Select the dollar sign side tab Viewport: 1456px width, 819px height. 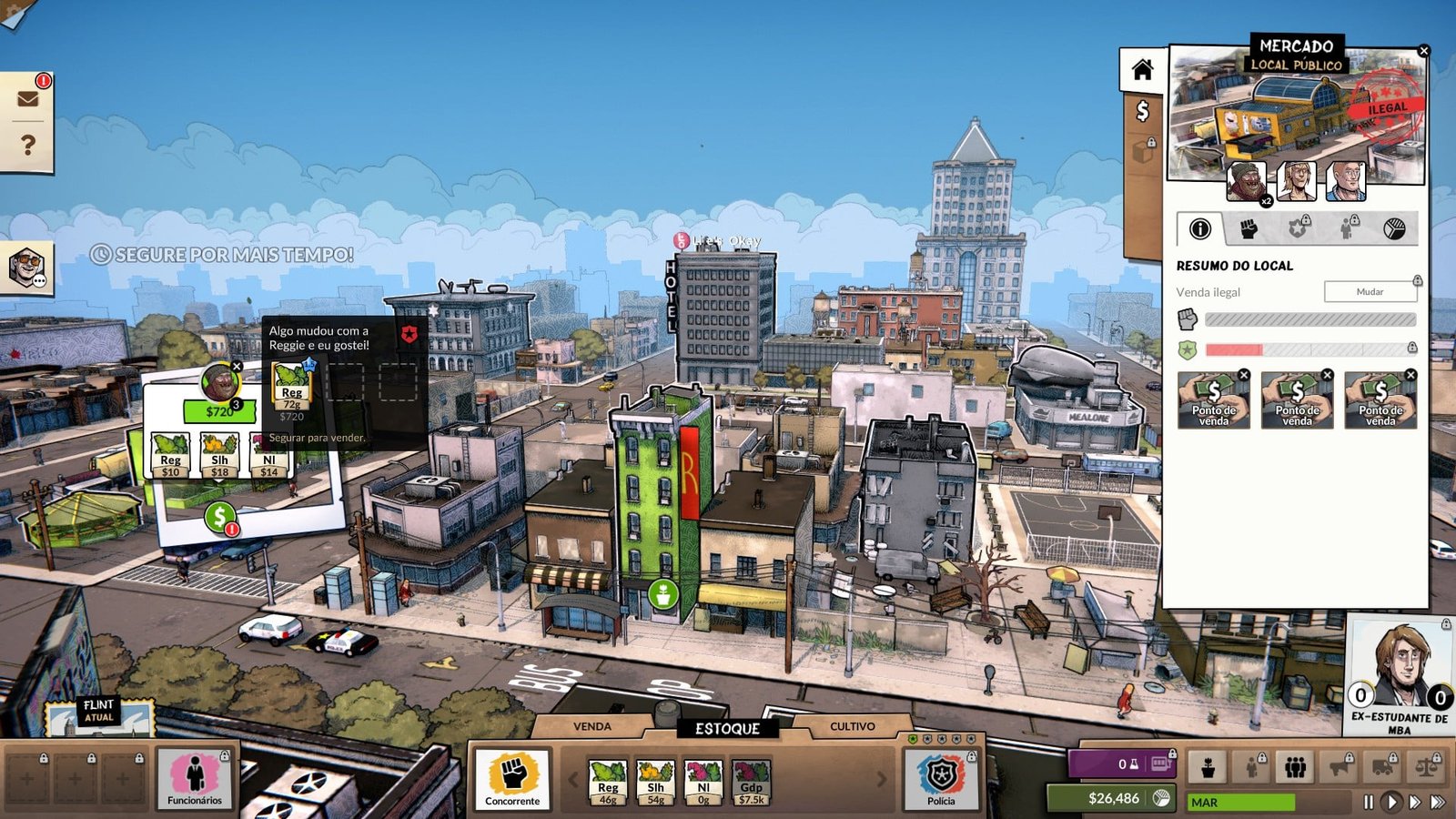pos(1142,111)
